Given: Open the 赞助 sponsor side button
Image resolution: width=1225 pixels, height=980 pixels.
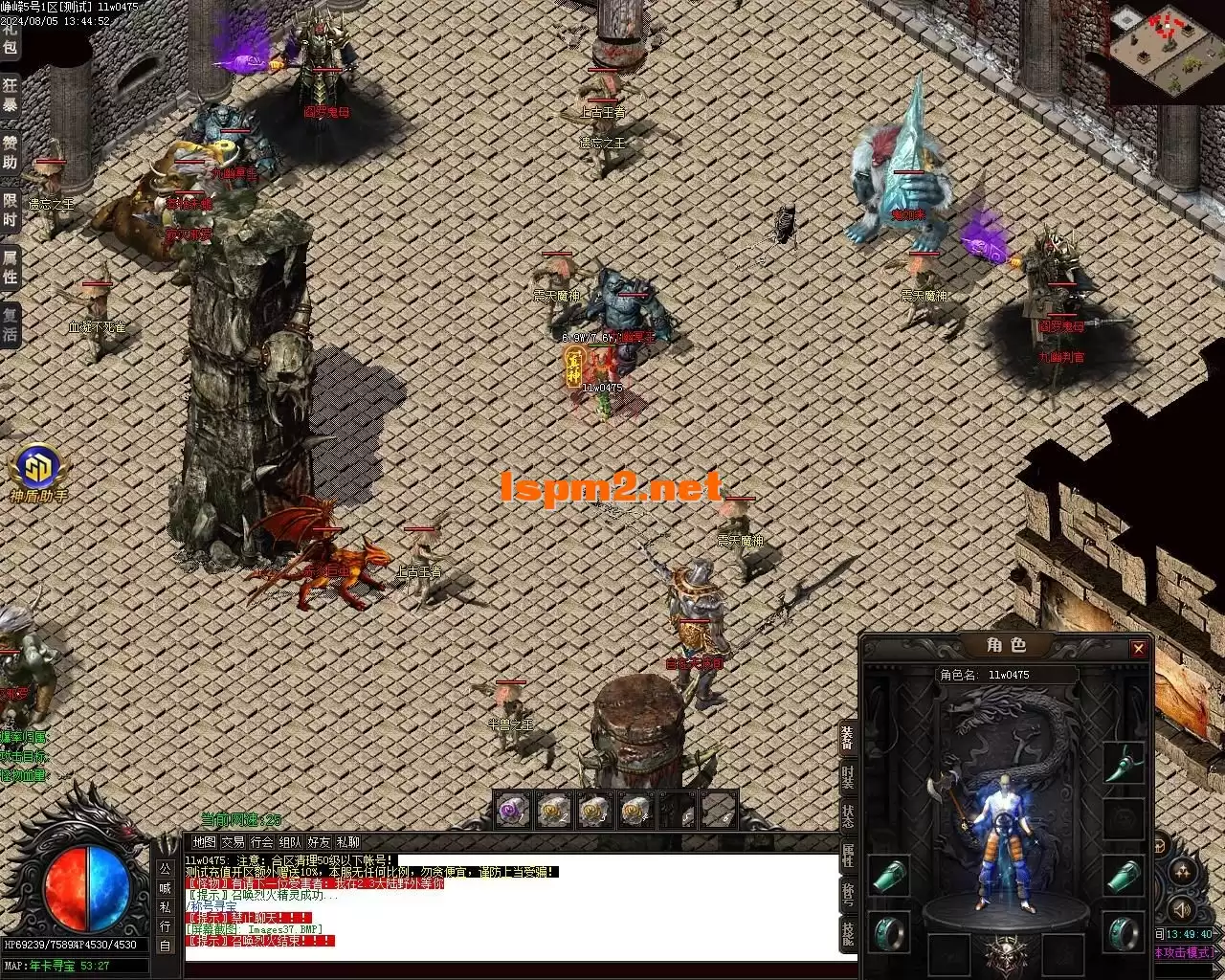Looking at the screenshot, I should click(x=10, y=151).
